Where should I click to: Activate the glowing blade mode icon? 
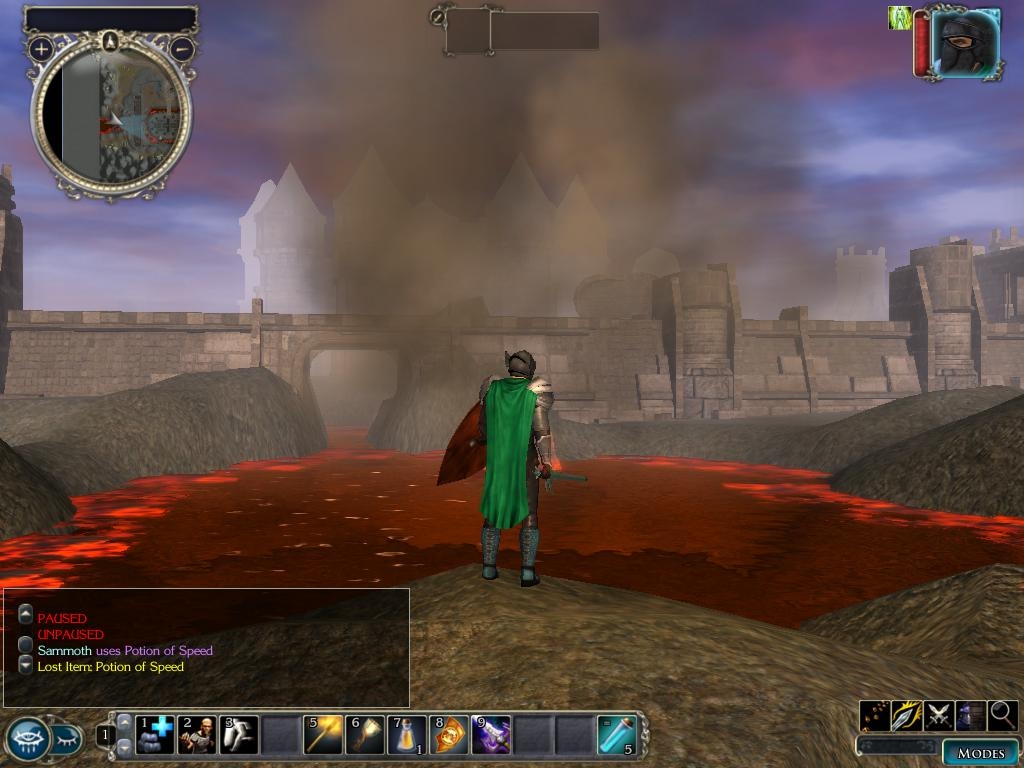coord(907,715)
